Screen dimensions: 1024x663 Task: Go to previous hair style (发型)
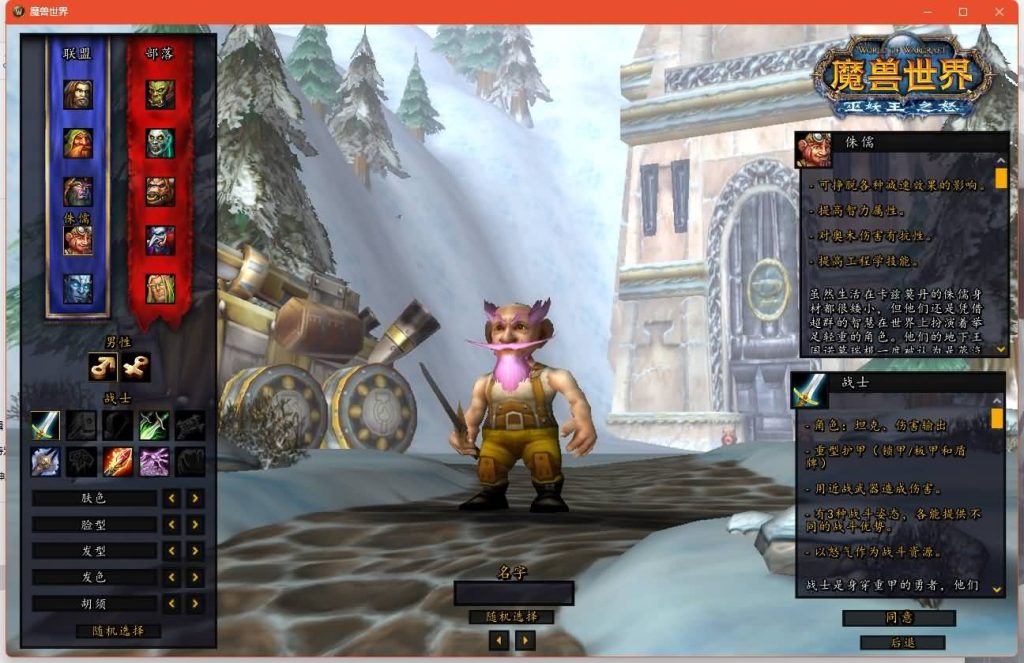click(172, 551)
